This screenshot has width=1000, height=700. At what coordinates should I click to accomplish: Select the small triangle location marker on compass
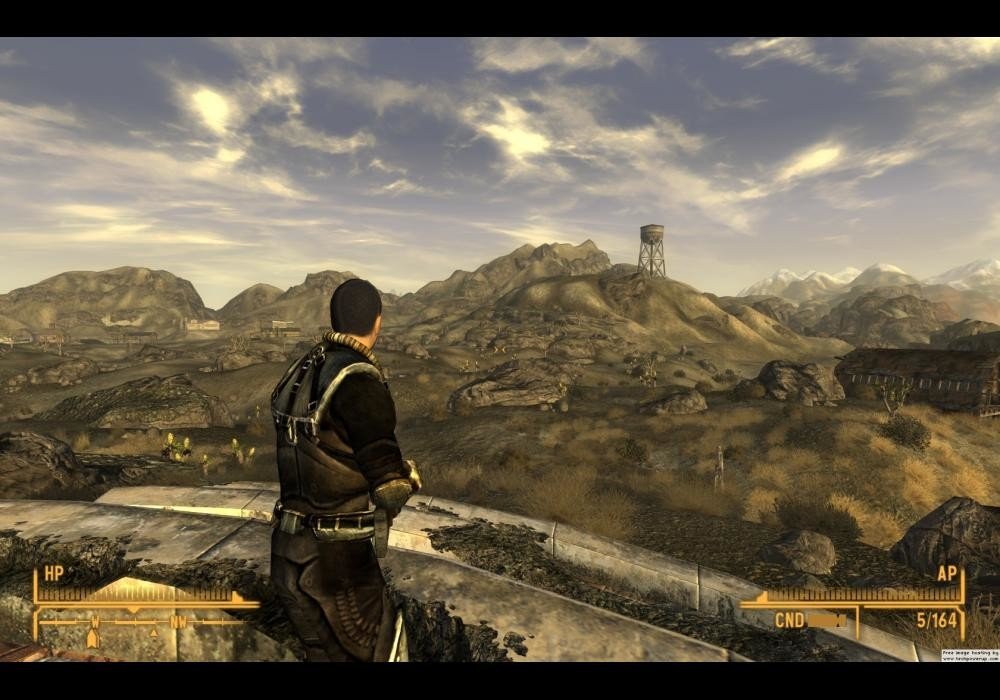153,633
